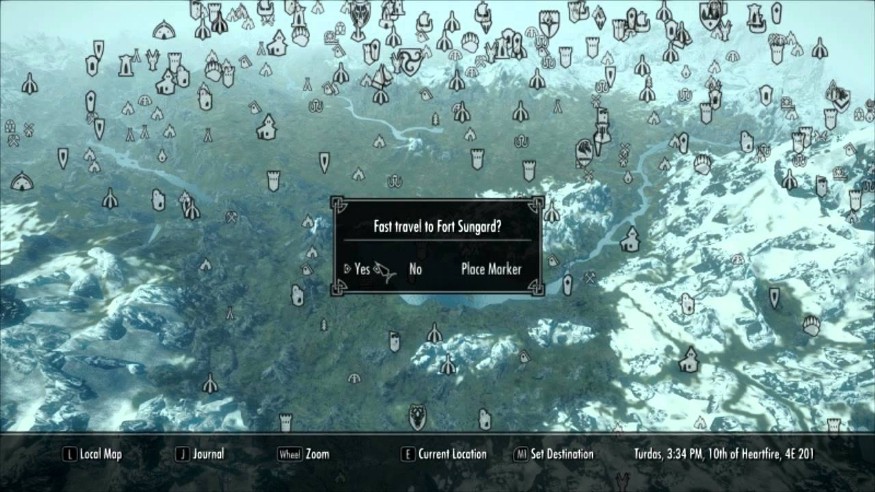
Task: Center the map on Current Location
Action: pos(454,454)
